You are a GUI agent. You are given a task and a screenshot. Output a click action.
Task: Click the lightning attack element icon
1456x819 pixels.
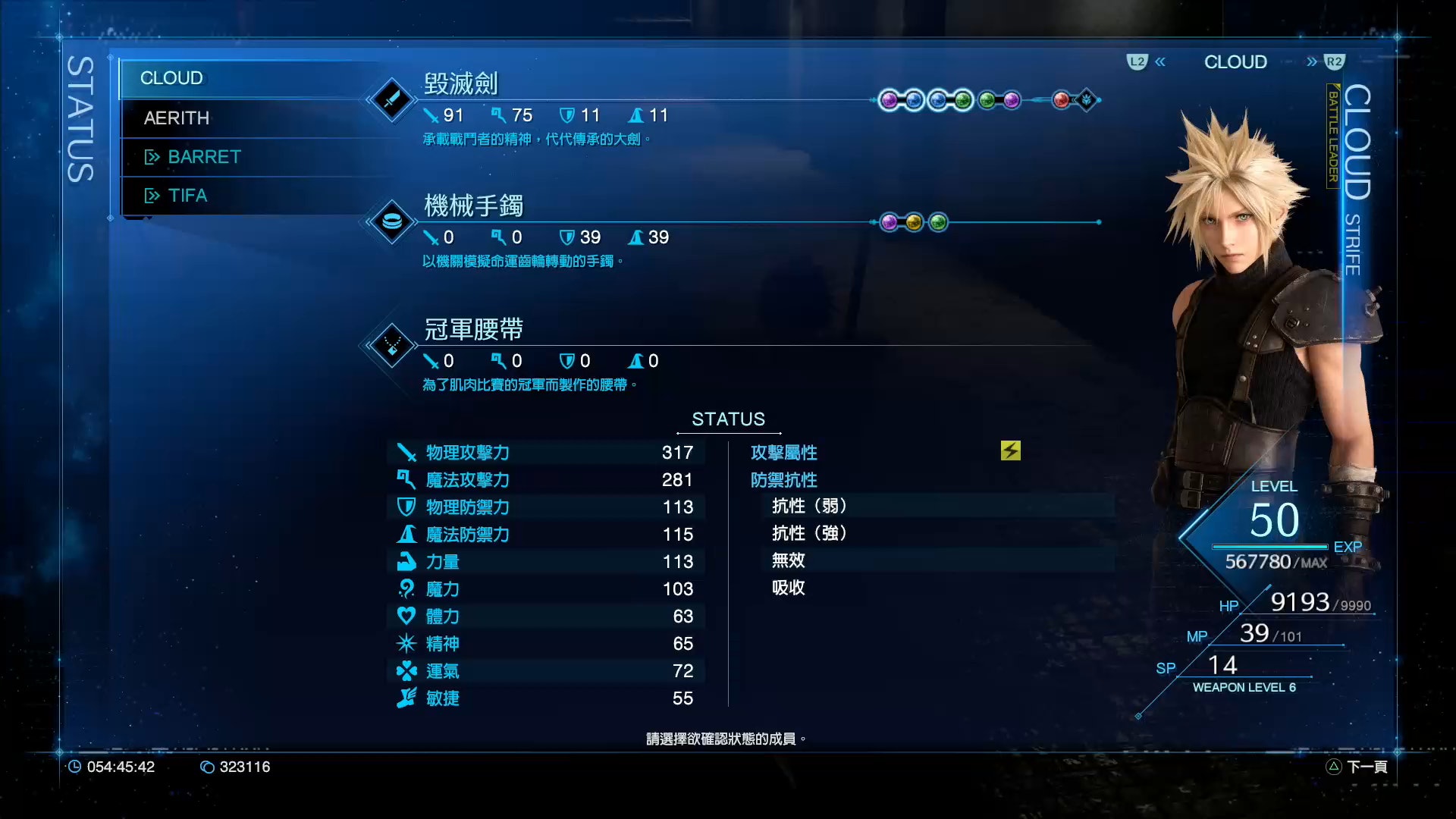pyautogui.click(x=1010, y=451)
